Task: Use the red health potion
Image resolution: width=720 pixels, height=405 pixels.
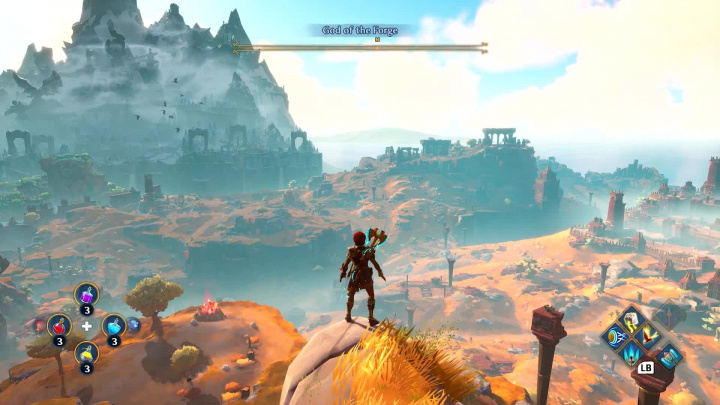Action: [59, 325]
